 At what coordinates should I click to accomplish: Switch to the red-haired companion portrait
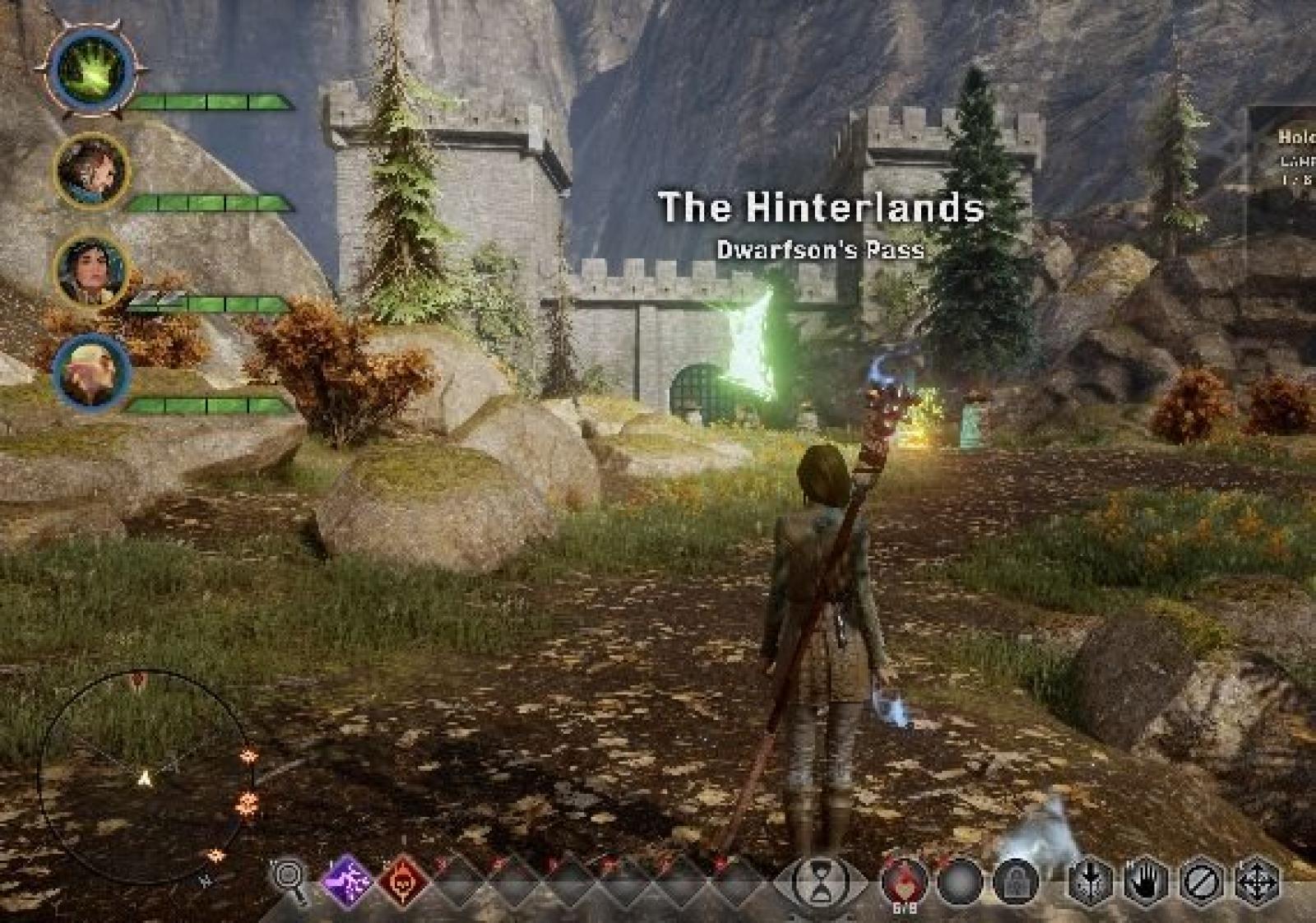91,171
